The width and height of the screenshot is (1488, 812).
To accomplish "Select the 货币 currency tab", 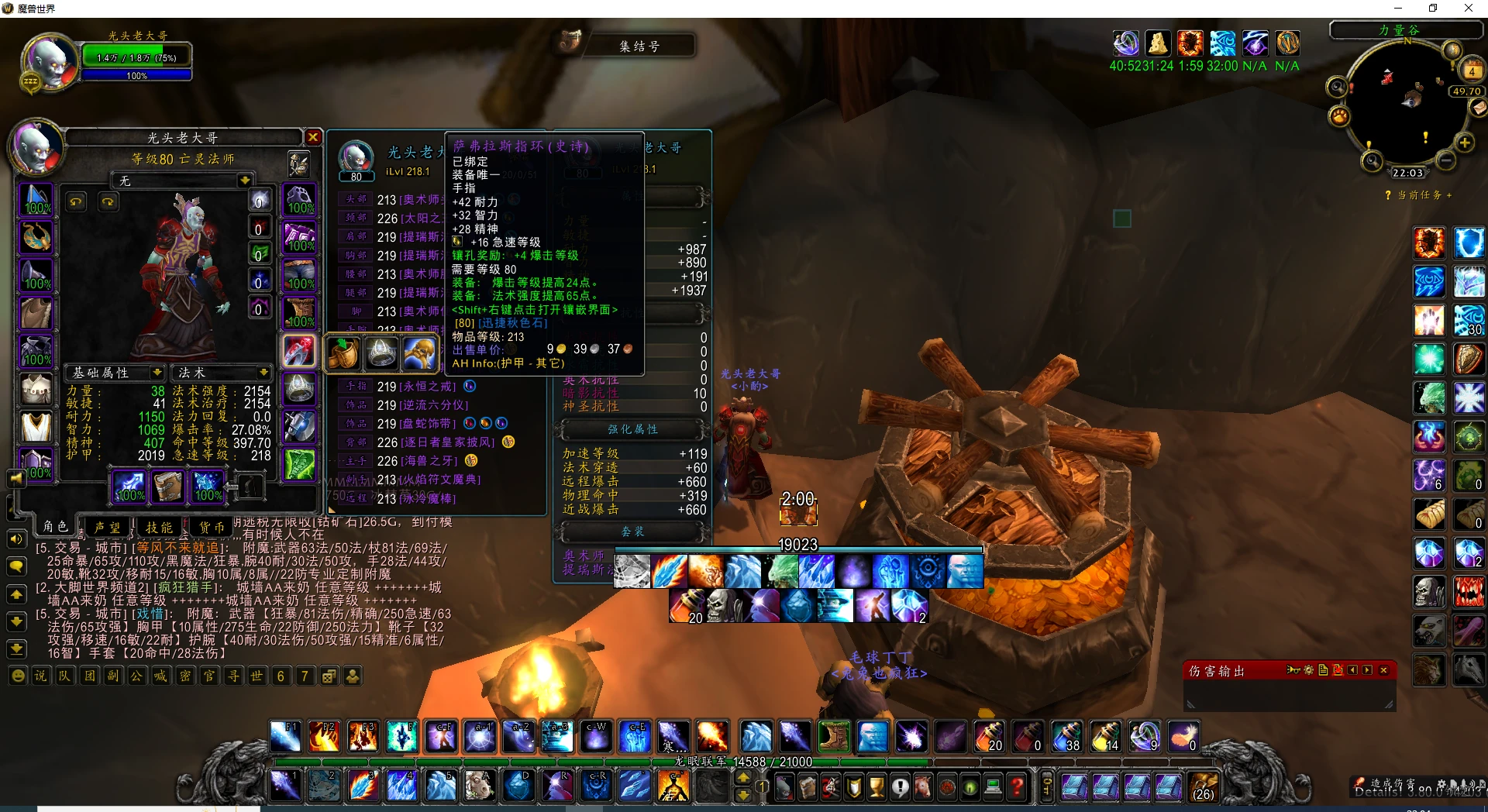I will click(212, 527).
